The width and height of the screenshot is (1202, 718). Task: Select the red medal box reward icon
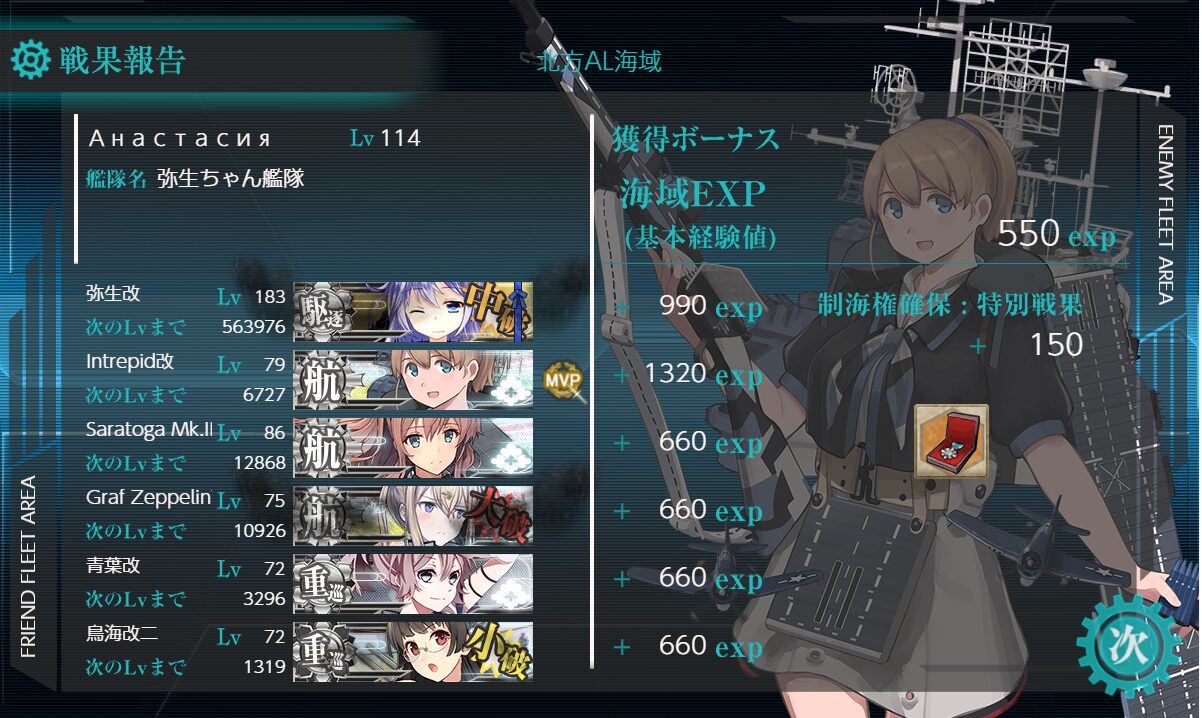tap(951, 440)
